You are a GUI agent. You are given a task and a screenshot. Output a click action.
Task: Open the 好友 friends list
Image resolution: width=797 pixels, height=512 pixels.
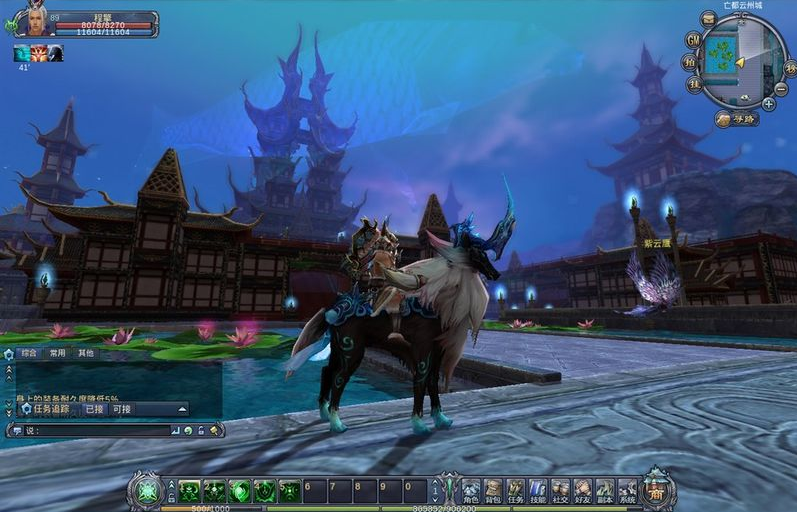click(582, 490)
